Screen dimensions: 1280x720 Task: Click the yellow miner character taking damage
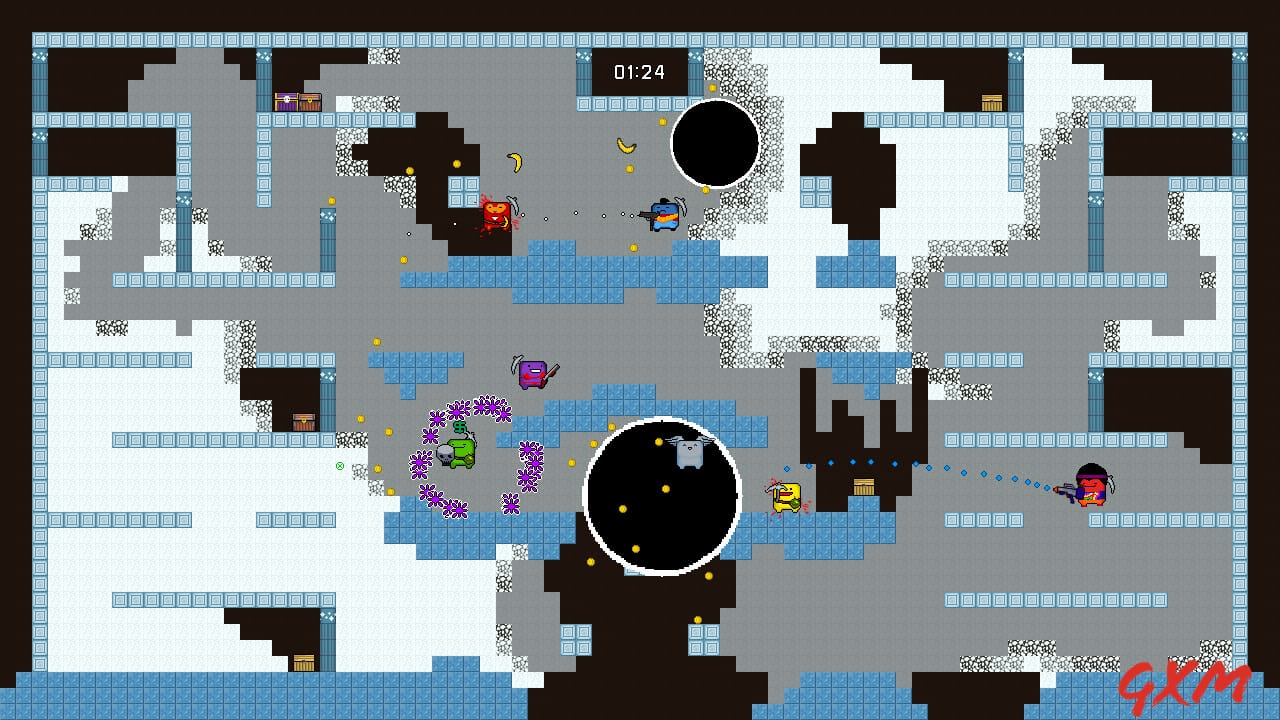(x=788, y=497)
